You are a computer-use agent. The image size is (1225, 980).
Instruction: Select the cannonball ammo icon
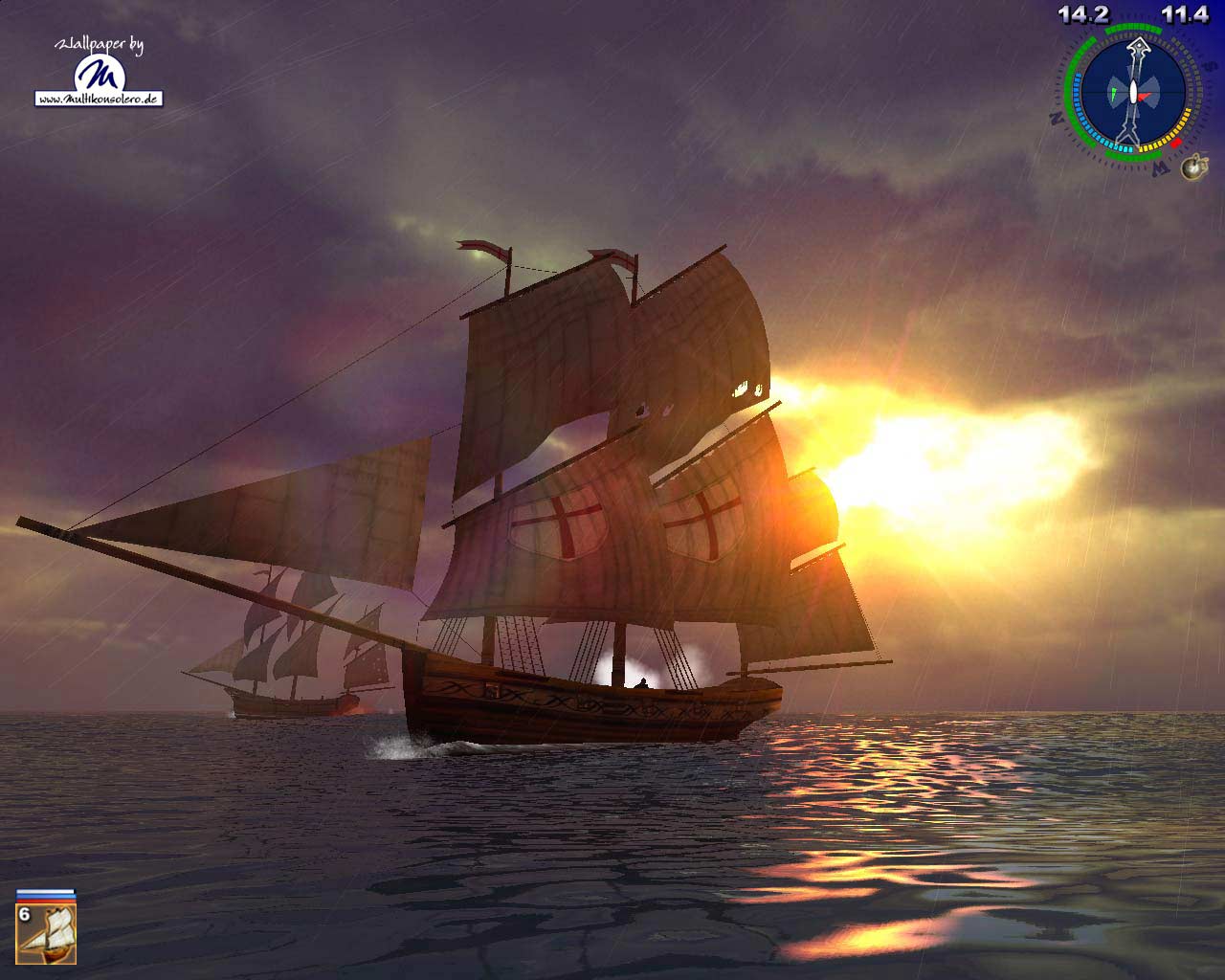point(1192,168)
